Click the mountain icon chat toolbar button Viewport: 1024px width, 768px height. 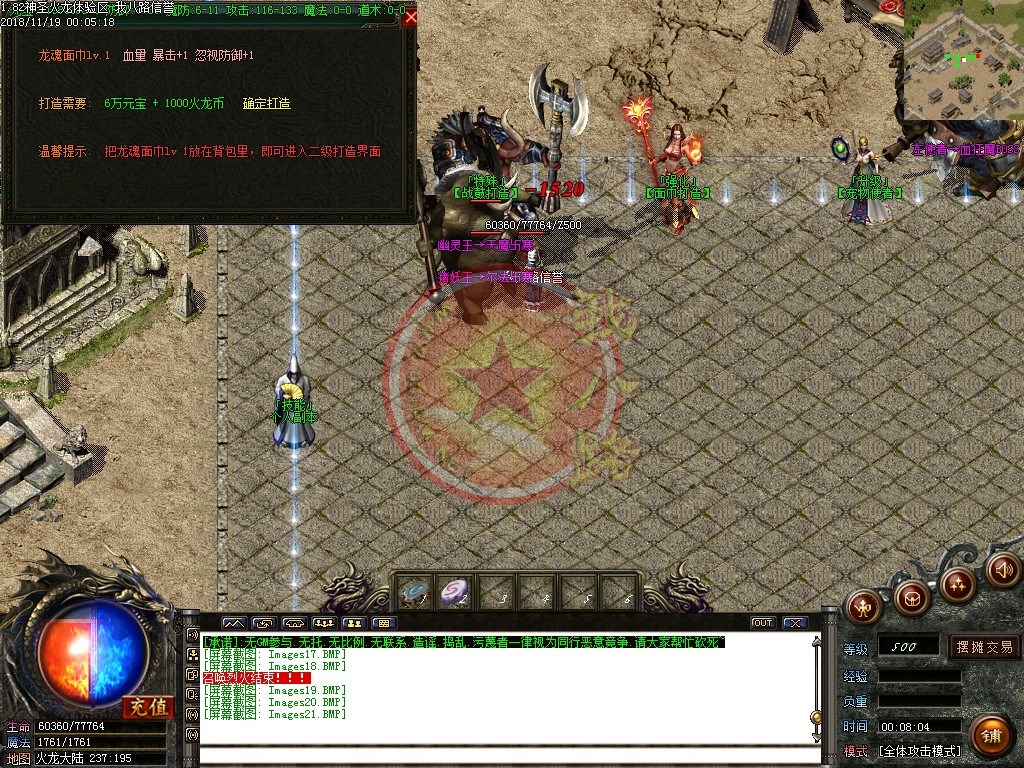(x=233, y=623)
